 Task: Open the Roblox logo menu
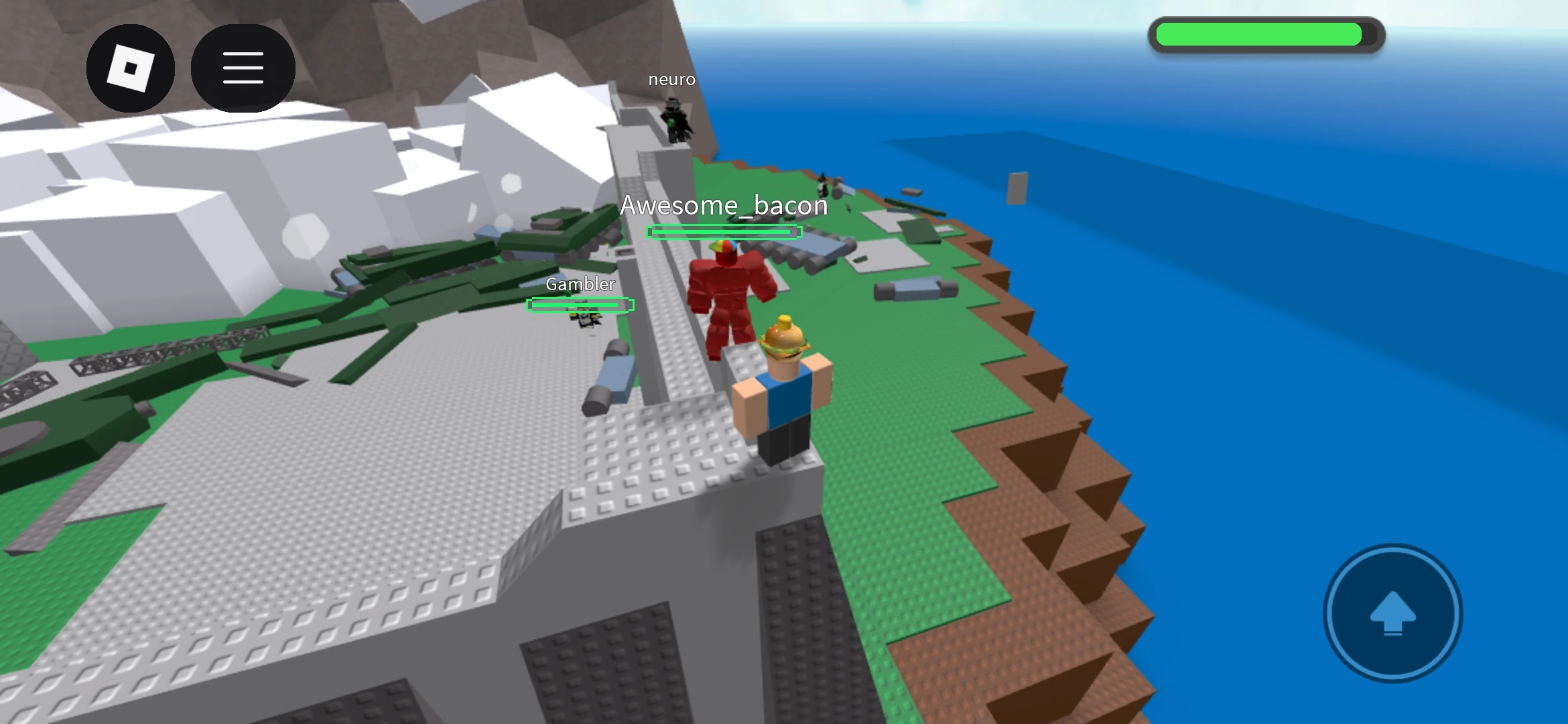click(x=131, y=68)
